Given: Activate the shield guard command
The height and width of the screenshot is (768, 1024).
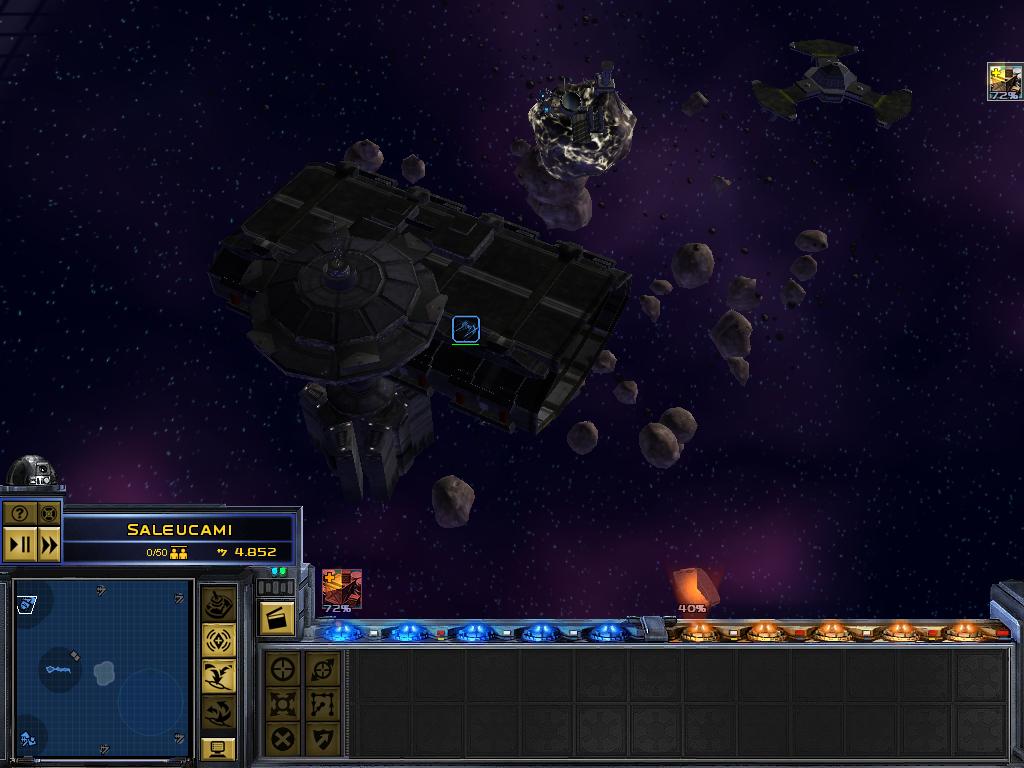Looking at the screenshot, I should click(322, 739).
